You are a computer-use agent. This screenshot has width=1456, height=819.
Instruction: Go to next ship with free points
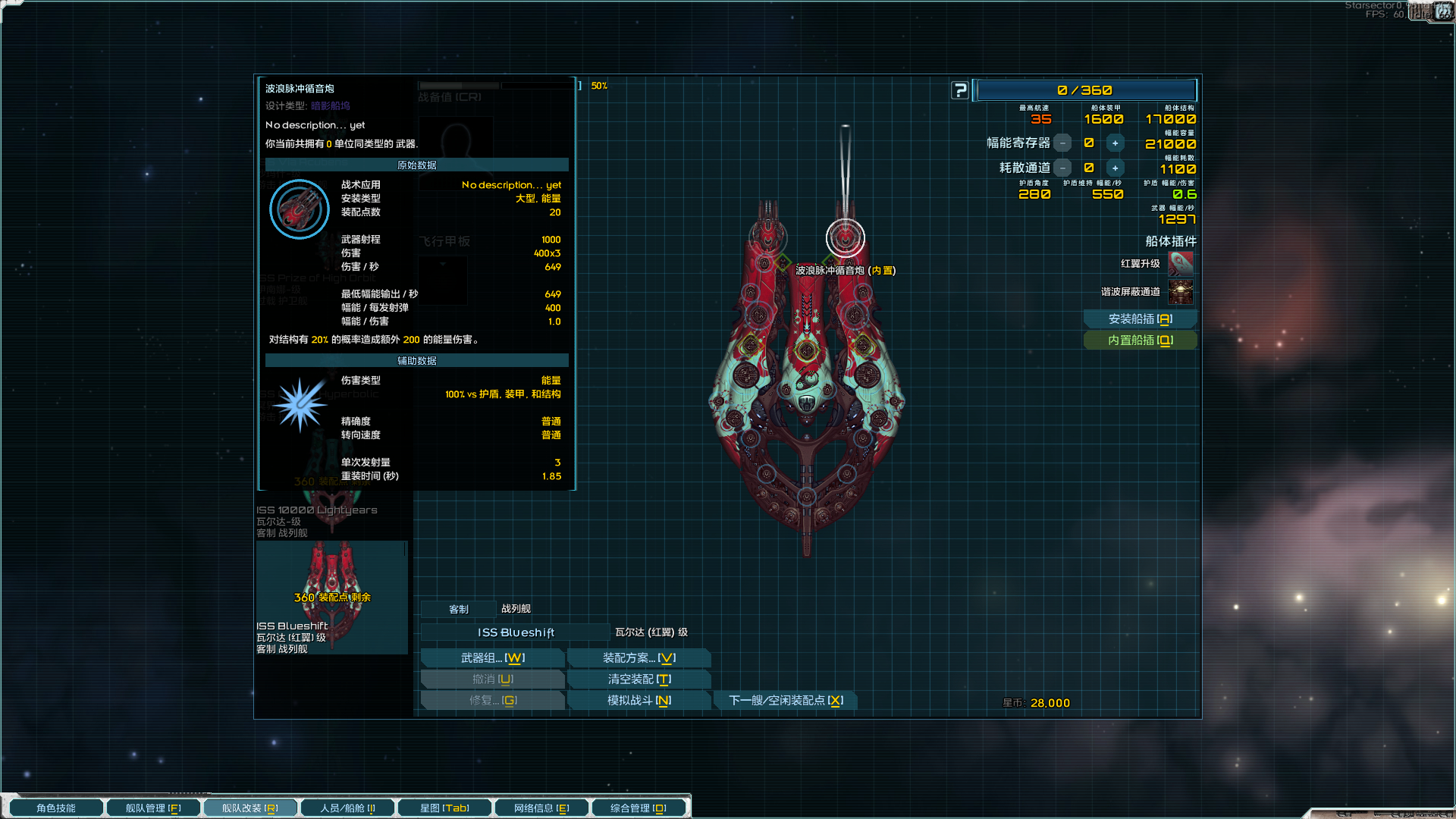point(786,701)
